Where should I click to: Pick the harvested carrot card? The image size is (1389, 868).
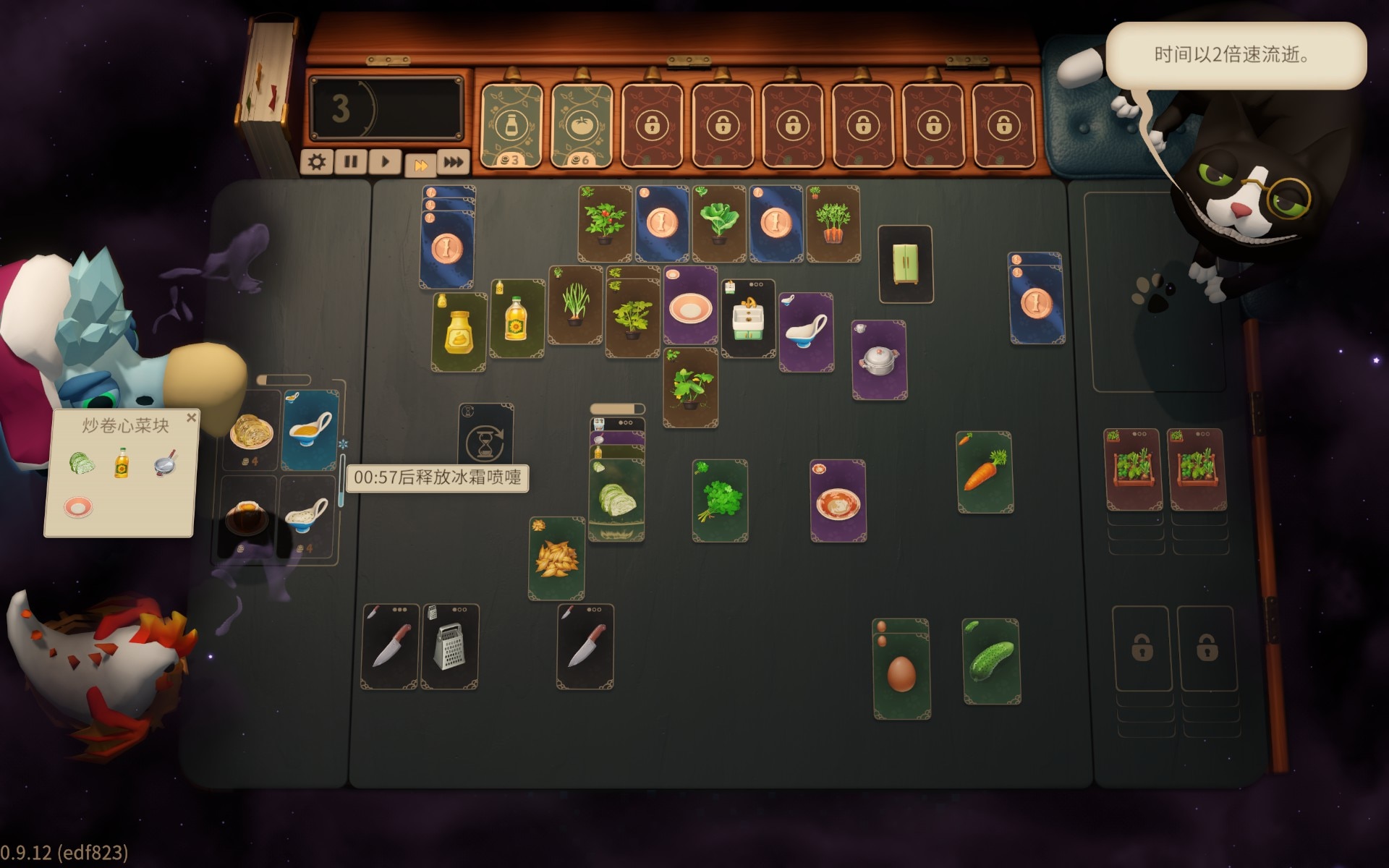tap(985, 472)
